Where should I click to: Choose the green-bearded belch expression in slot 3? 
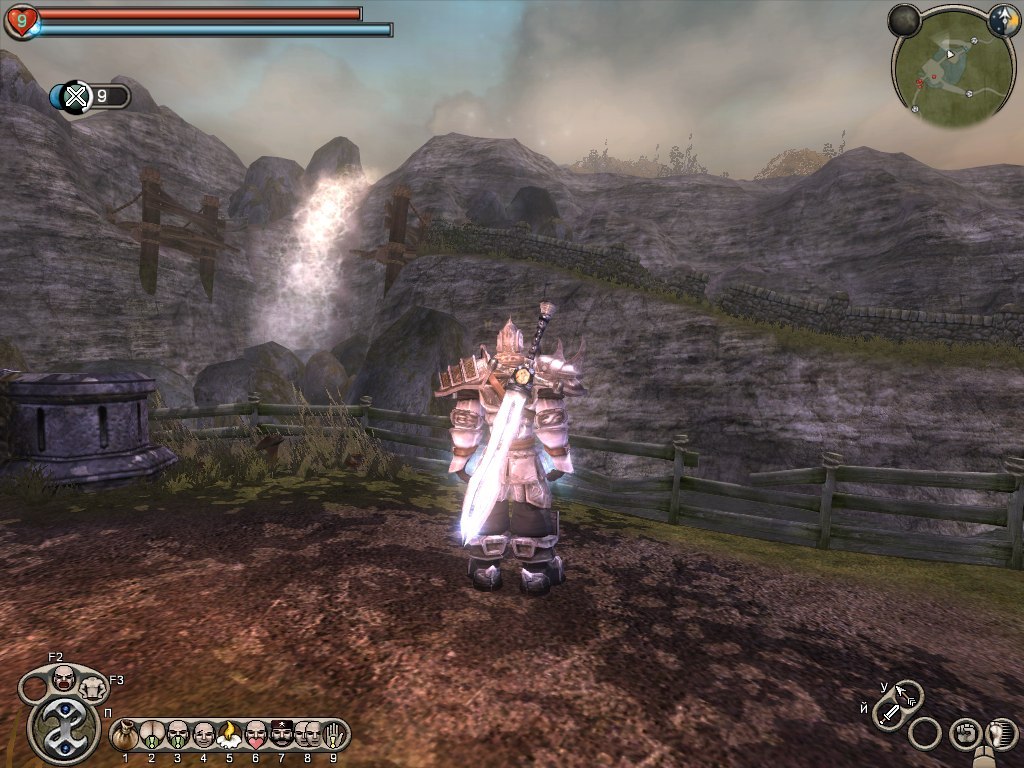178,735
